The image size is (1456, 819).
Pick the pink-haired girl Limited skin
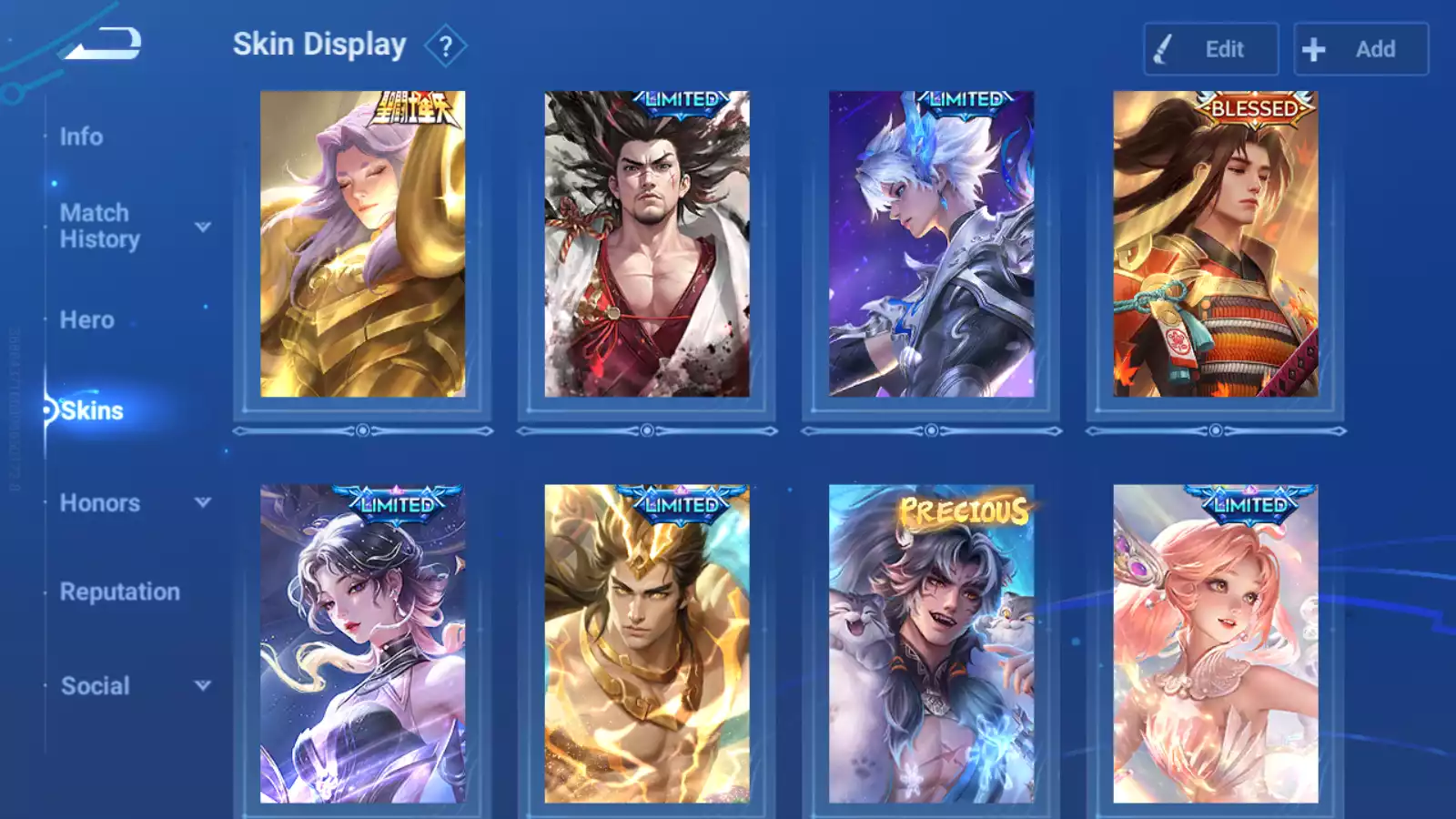1215,643
